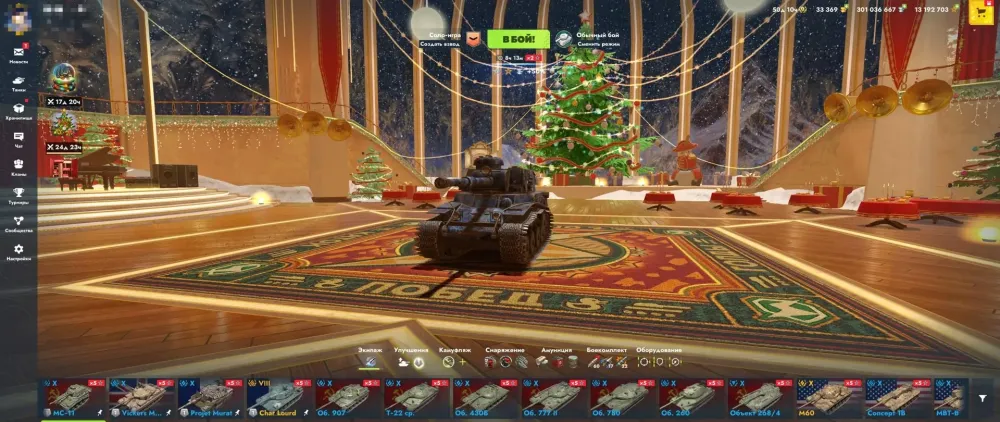Image resolution: width=1000 pixels, height=422 pixels.
Task: Select the Vickers M... tank in carousel
Action: [x=141, y=396]
